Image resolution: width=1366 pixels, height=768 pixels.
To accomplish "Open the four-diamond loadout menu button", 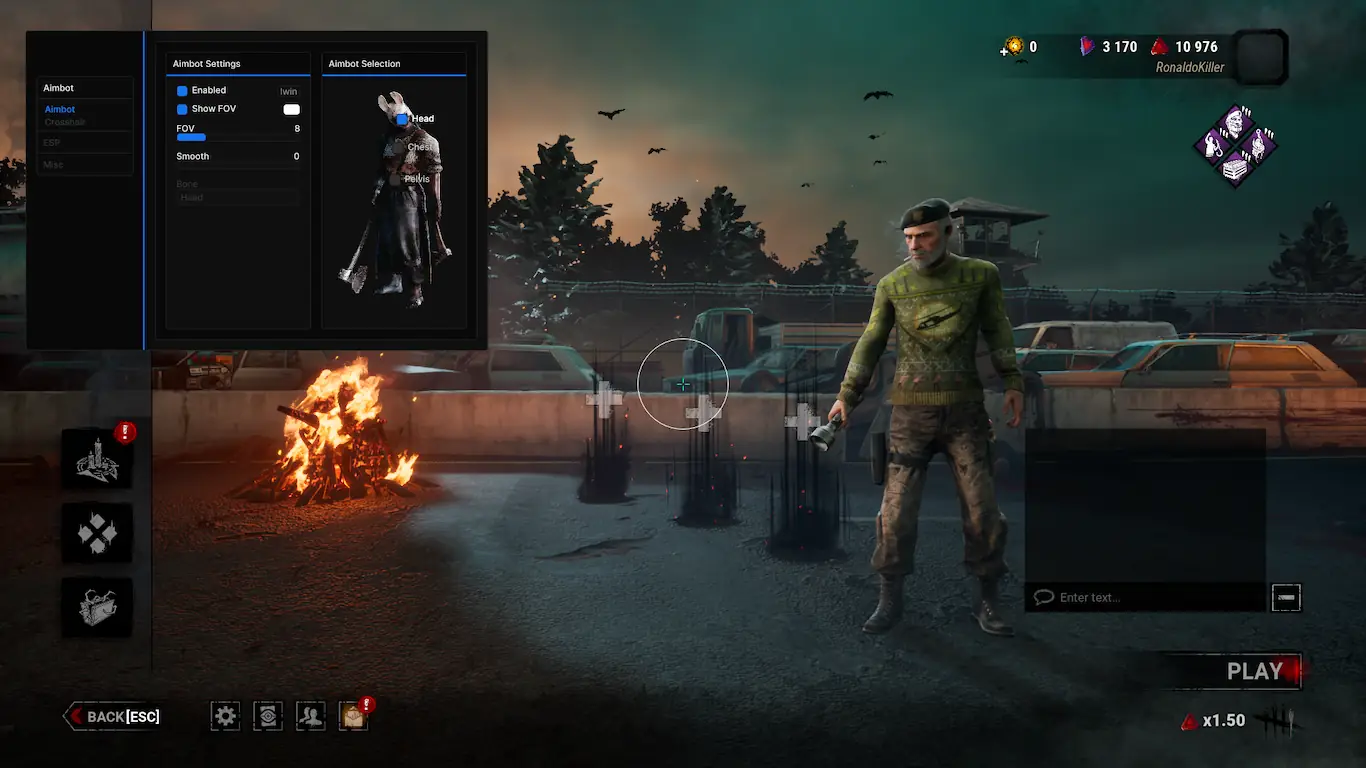I will (x=97, y=533).
